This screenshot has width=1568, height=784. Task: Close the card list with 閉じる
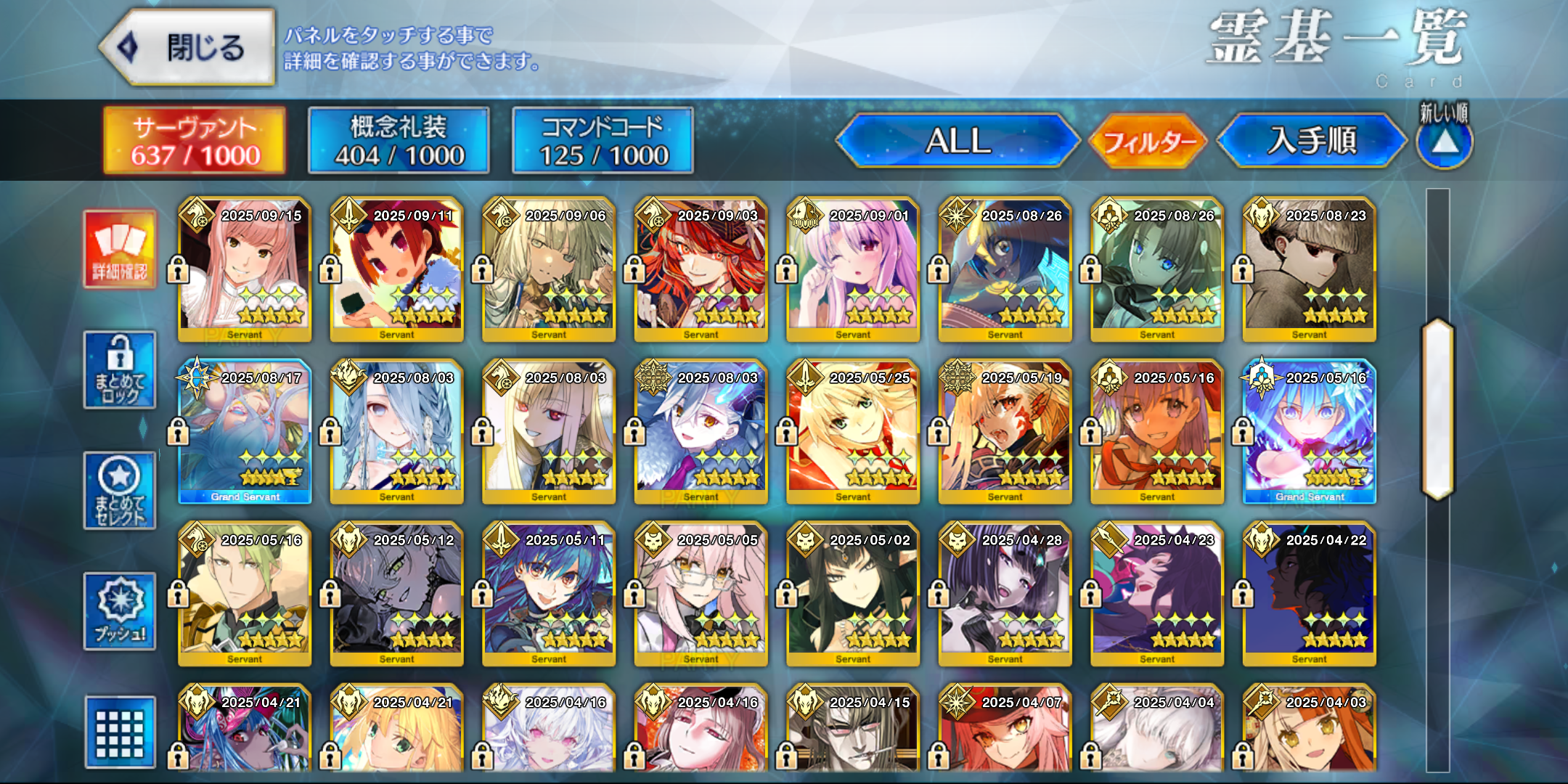[x=187, y=48]
